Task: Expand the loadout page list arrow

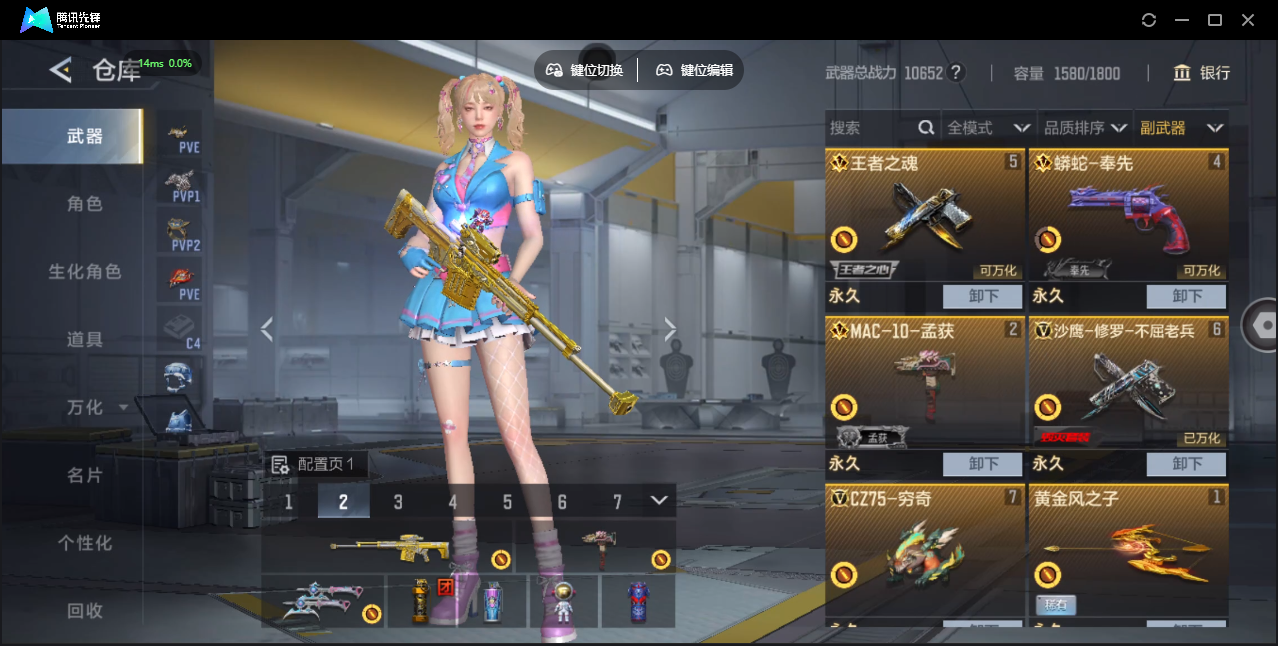Action: click(x=659, y=500)
